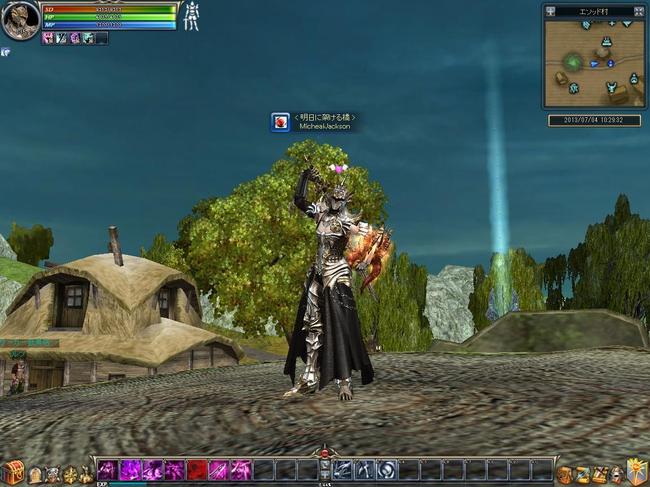The height and width of the screenshot is (487, 650).
Task: Expand the minimap with the top-right arrows button
Action: [638, 11]
